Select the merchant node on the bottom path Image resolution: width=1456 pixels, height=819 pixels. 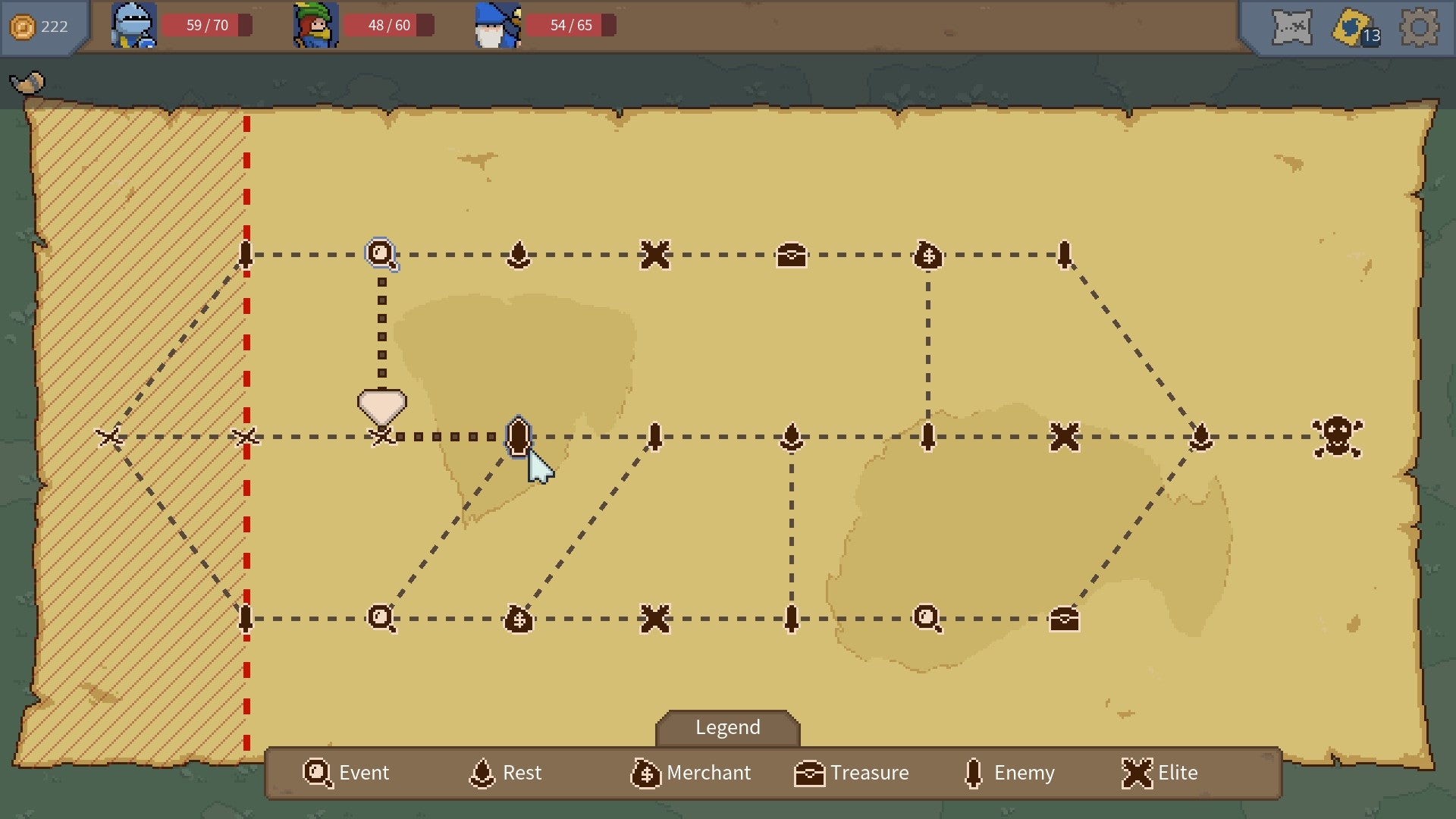(519, 619)
